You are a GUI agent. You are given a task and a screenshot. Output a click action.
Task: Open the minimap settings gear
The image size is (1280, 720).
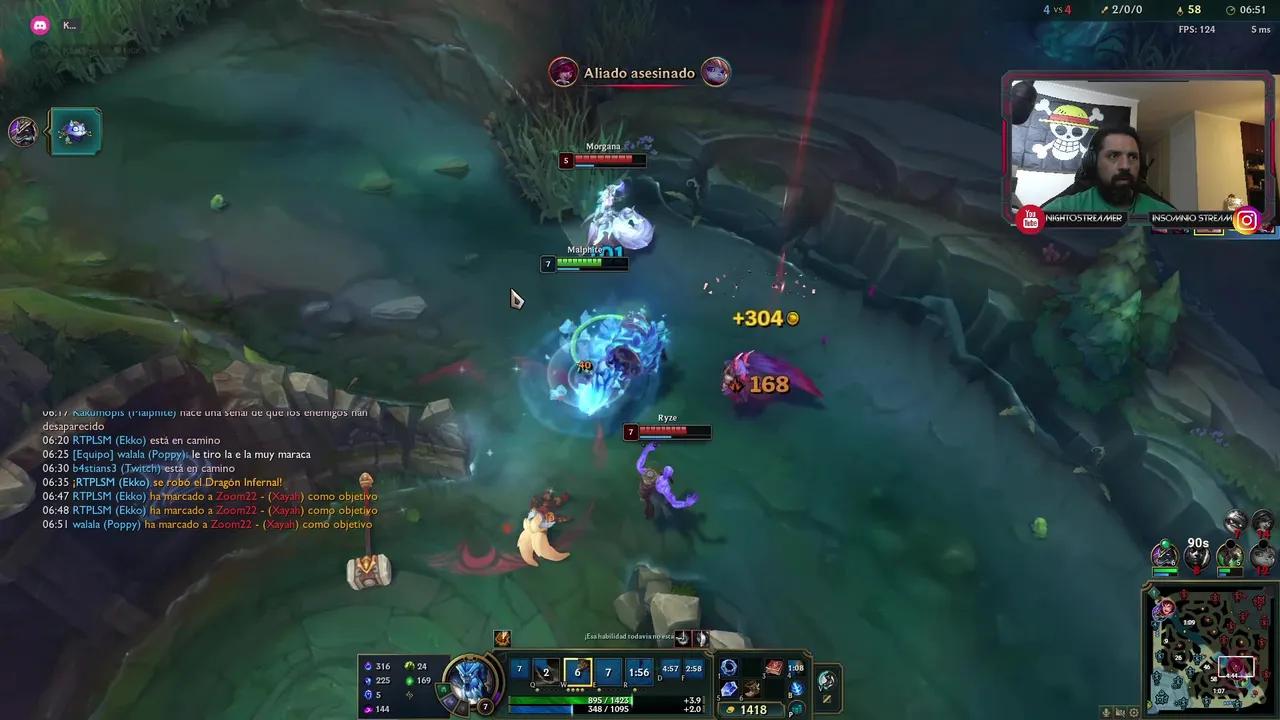point(1133,712)
